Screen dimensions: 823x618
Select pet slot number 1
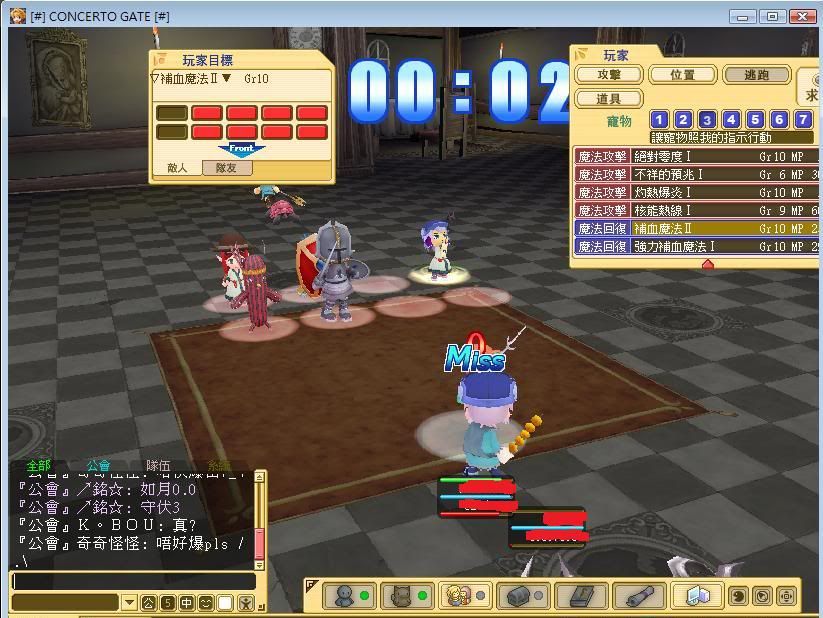tap(659, 120)
